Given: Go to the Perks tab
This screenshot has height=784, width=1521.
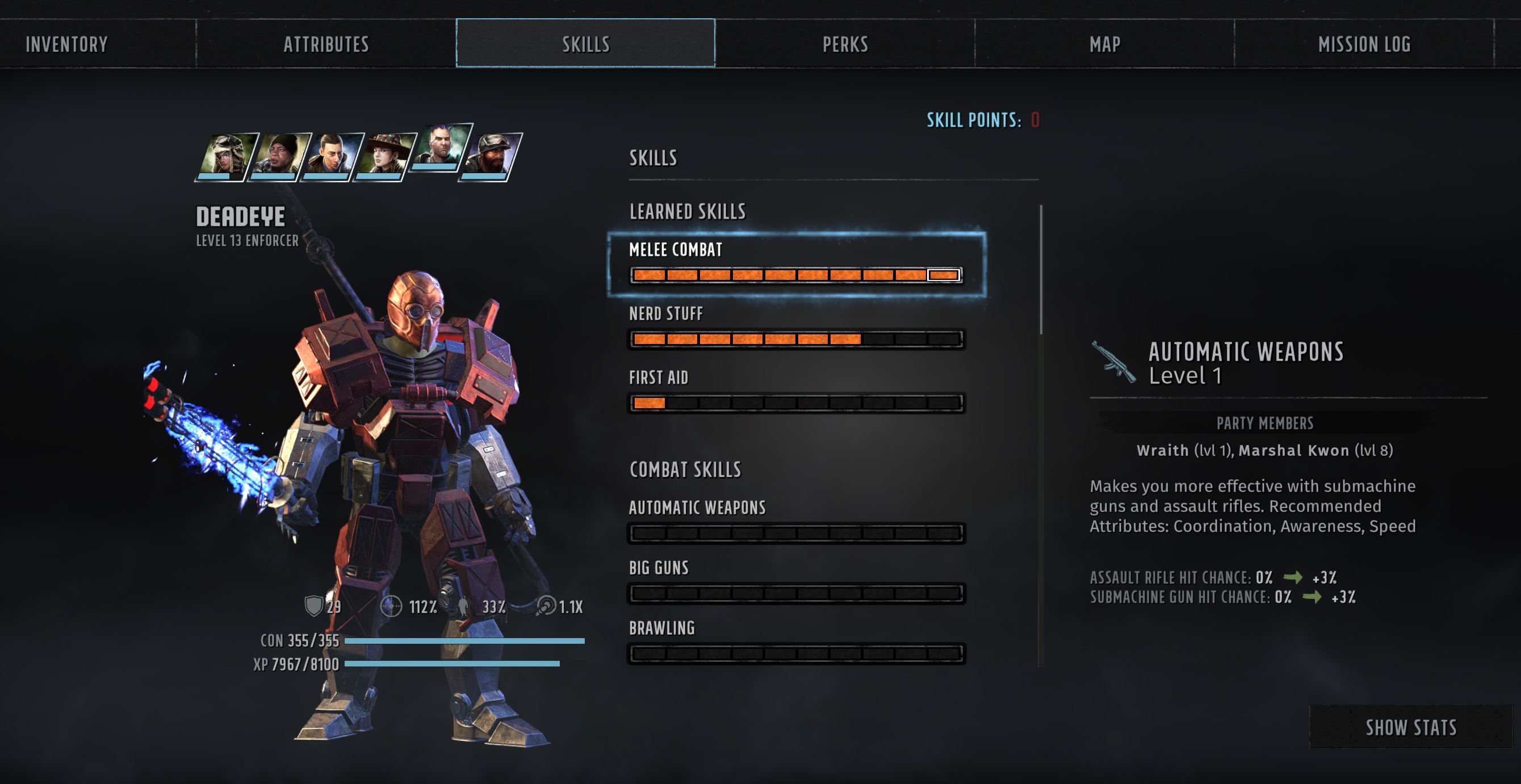Looking at the screenshot, I should [845, 44].
